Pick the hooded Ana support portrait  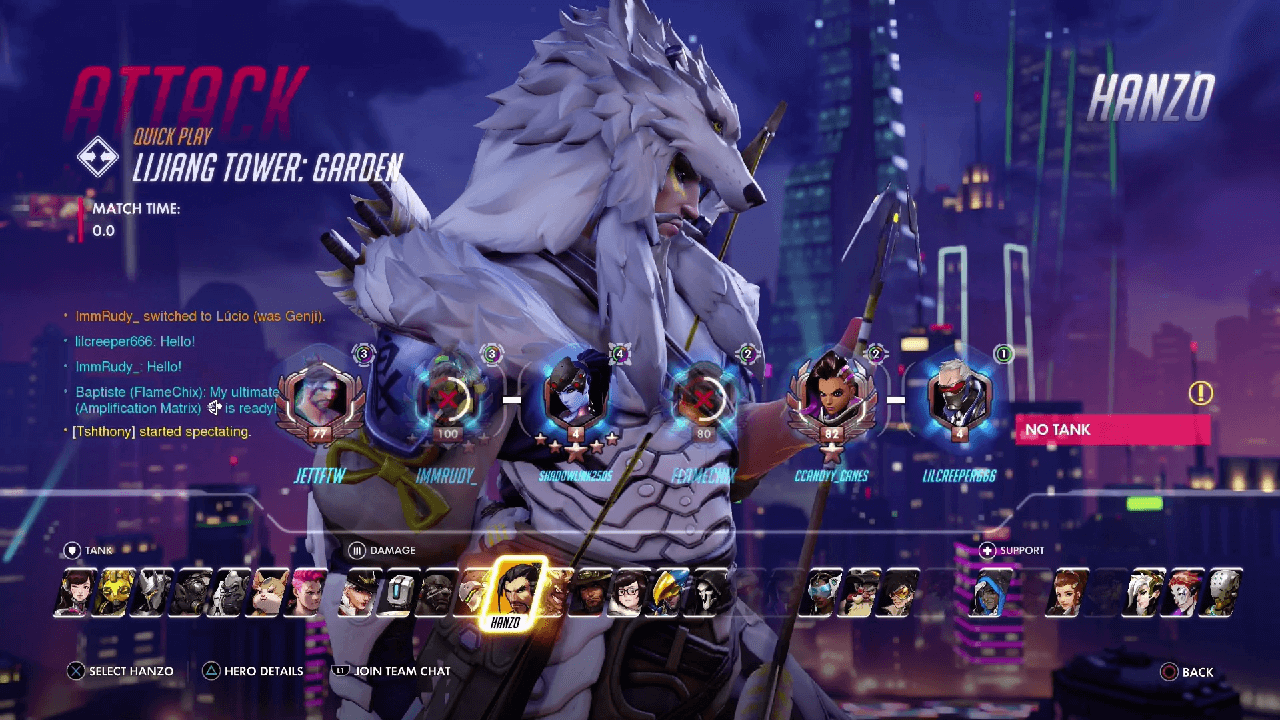click(x=993, y=592)
